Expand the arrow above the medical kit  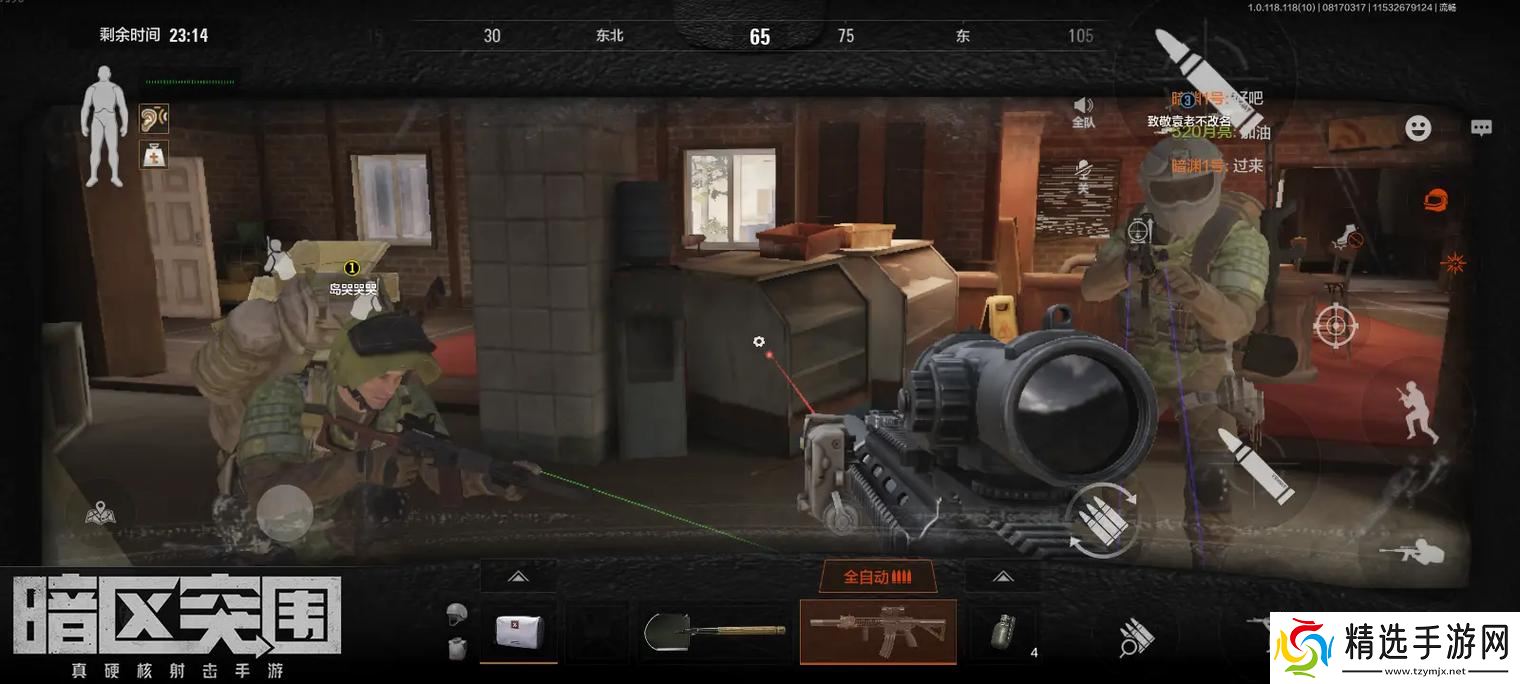pyautogui.click(x=518, y=577)
